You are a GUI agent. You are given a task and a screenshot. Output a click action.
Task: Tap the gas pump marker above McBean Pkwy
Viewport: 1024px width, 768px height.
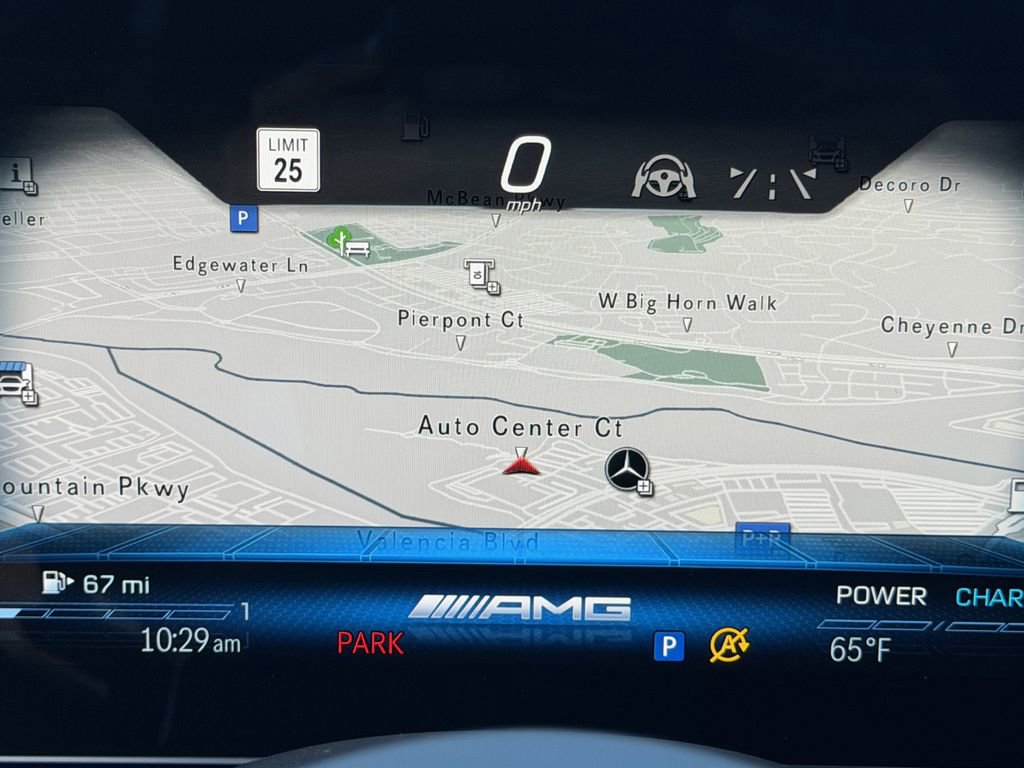point(415,127)
